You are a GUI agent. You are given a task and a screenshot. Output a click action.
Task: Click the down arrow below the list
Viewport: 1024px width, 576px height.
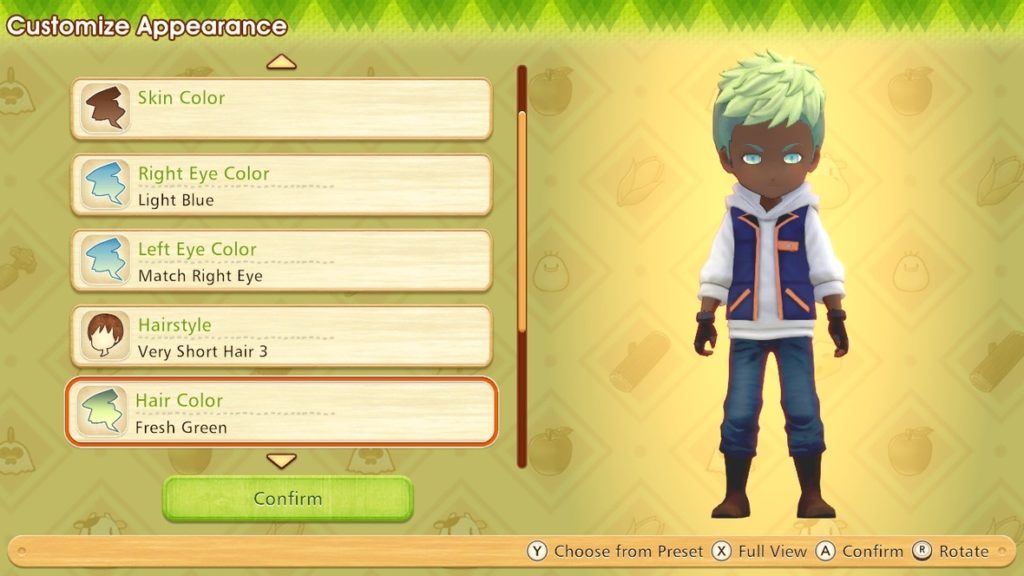tap(282, 461)
